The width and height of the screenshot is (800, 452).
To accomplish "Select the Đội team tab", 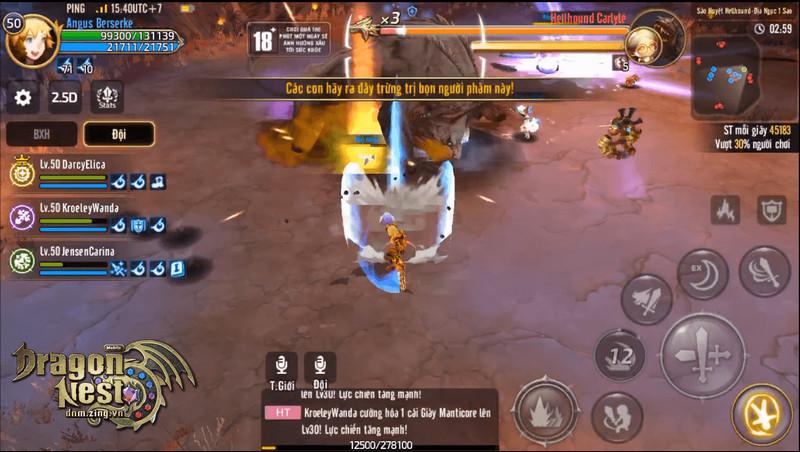I will coord(118,134).
